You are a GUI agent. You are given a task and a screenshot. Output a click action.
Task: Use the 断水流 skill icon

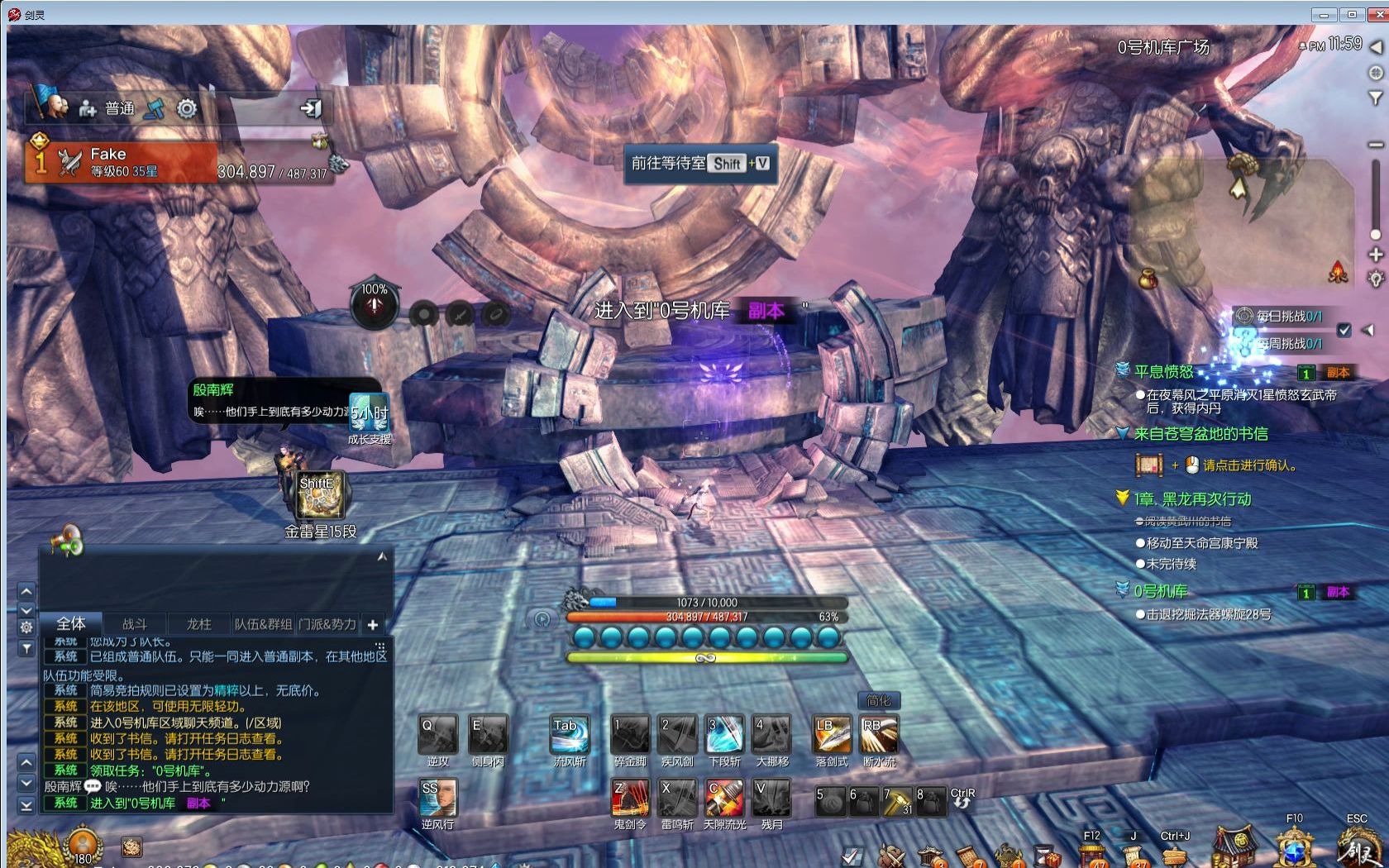point(878,734)
